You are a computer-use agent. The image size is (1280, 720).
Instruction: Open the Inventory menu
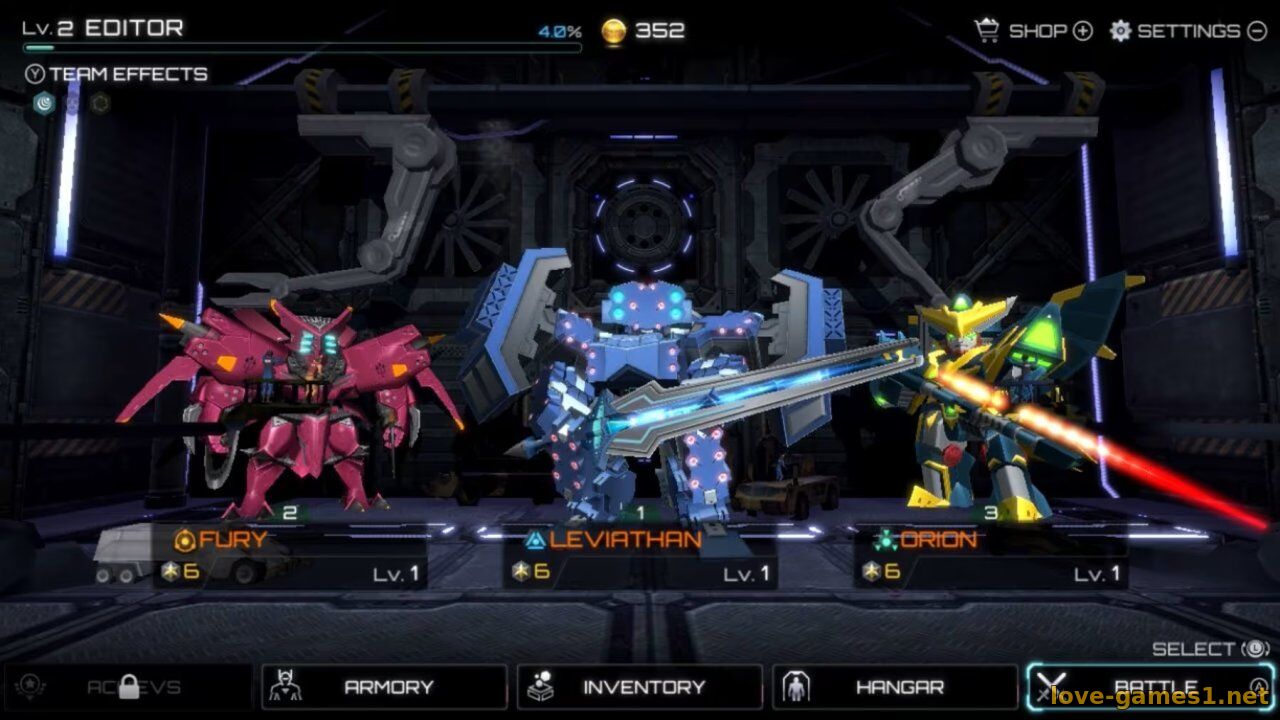[x=640, y=687]
